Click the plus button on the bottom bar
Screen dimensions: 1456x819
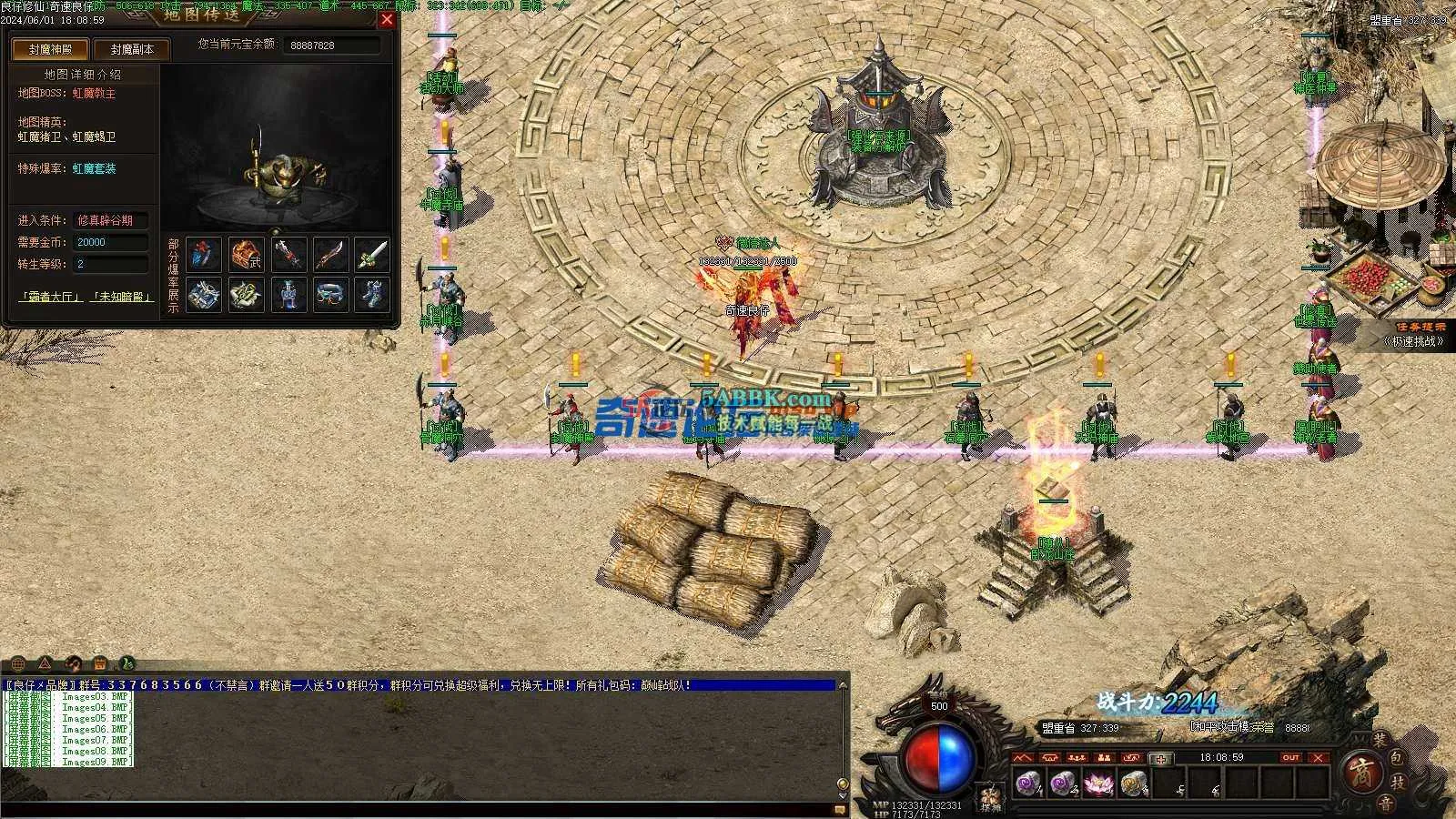tap(1160, 758)
